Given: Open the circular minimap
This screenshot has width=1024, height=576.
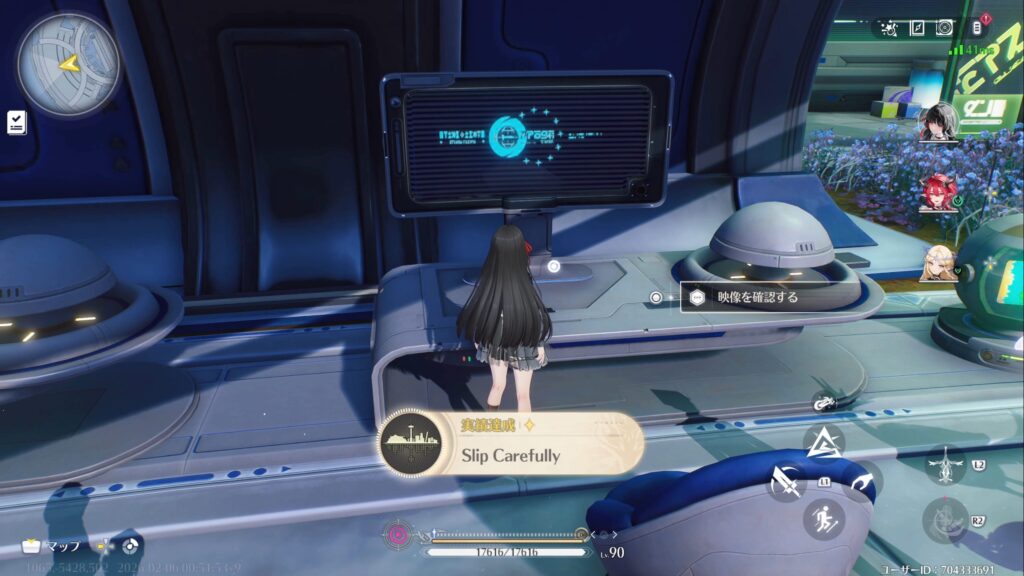Looking at the screenshot, I should [x=68, y=63].
